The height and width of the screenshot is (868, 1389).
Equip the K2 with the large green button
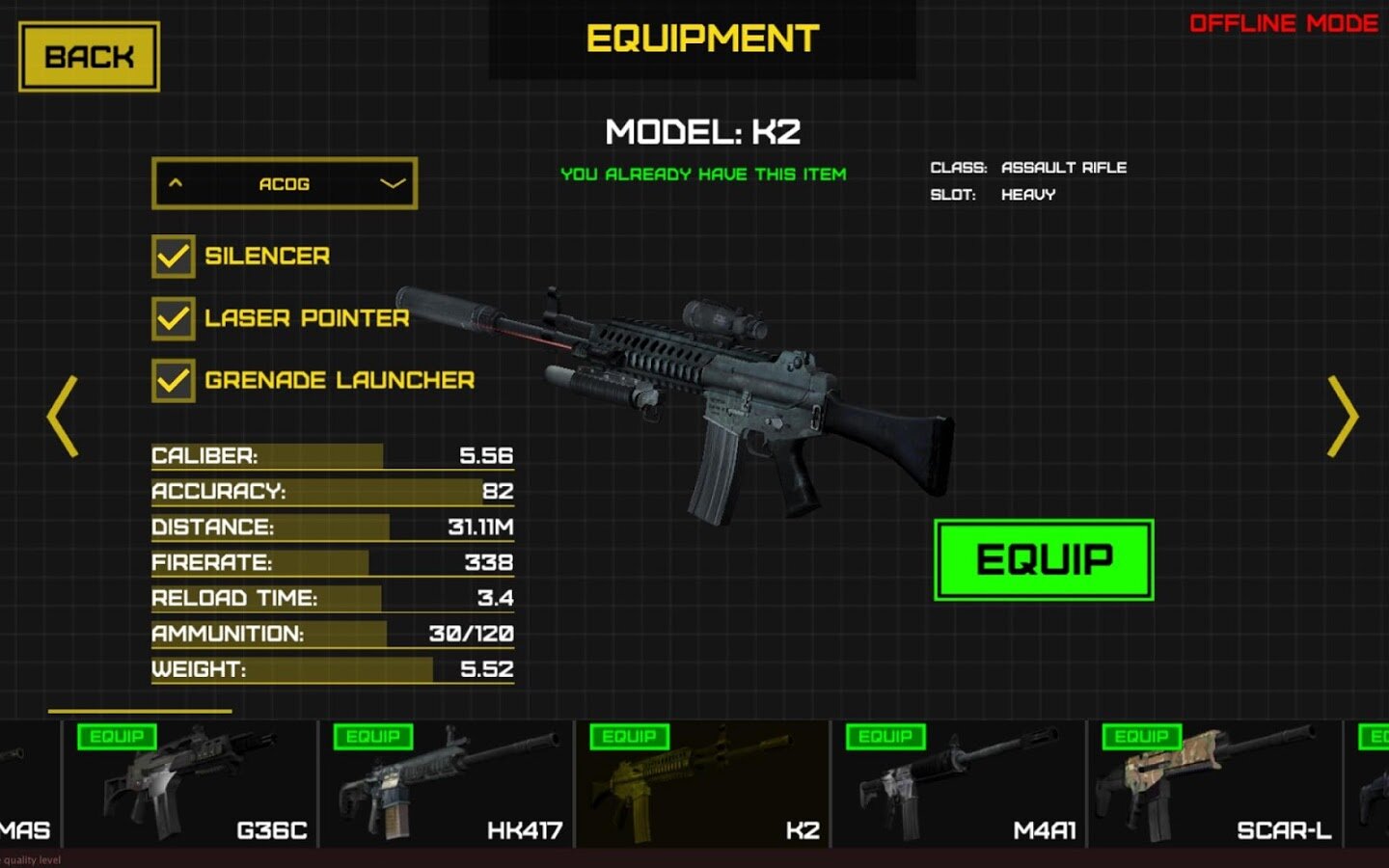1044,559
